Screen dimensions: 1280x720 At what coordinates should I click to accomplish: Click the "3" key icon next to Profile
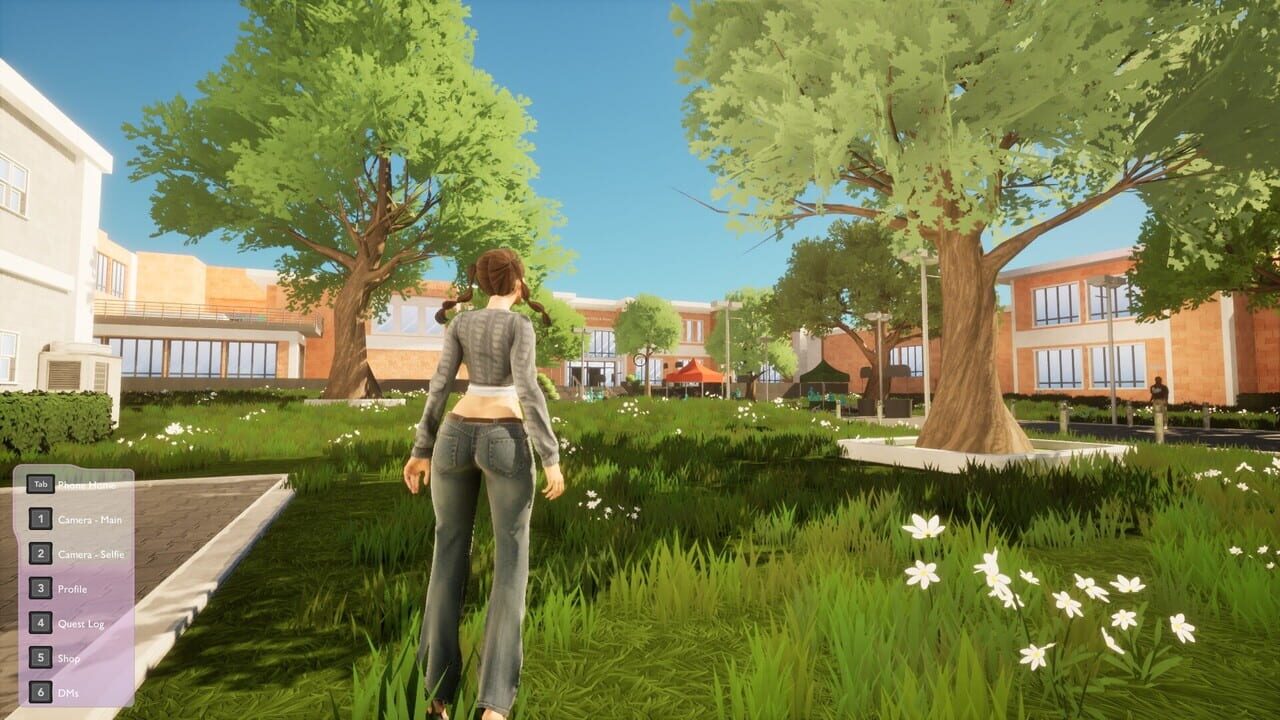tap(41, 587)
